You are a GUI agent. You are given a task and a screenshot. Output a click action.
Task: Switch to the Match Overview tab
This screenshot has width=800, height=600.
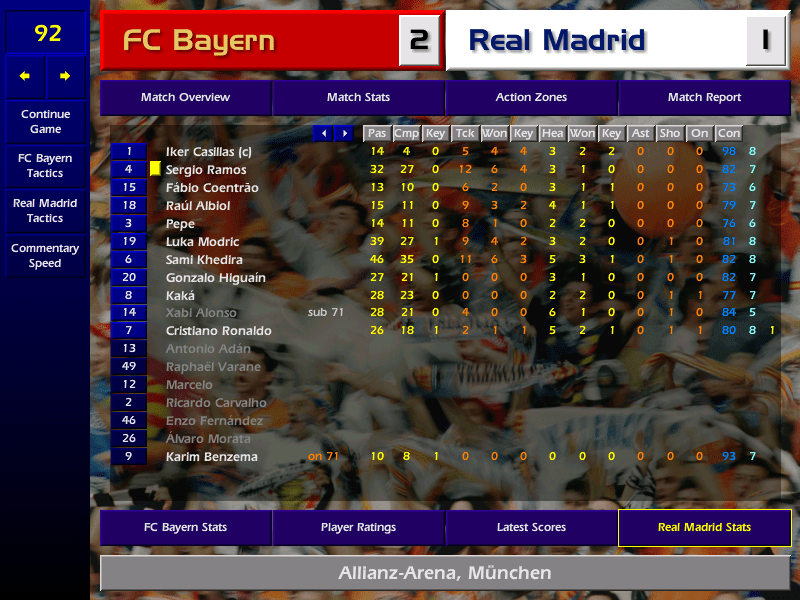[185, 98]
